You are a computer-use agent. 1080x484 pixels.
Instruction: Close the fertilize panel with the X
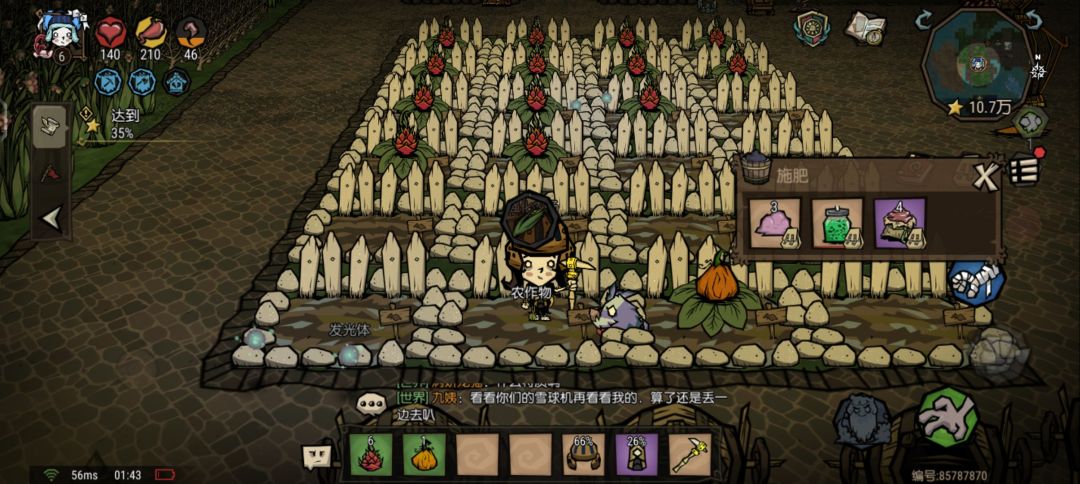click(986, 178)
